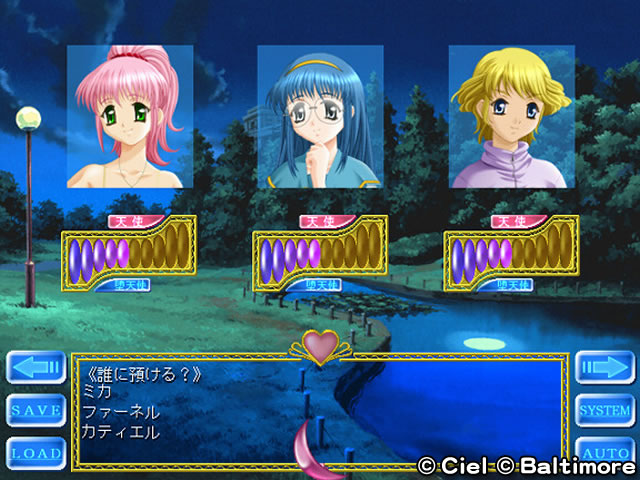Select the blue-haired girl with glasses portrait
Screen dimensions: 640x480
[x=319, y=116]
